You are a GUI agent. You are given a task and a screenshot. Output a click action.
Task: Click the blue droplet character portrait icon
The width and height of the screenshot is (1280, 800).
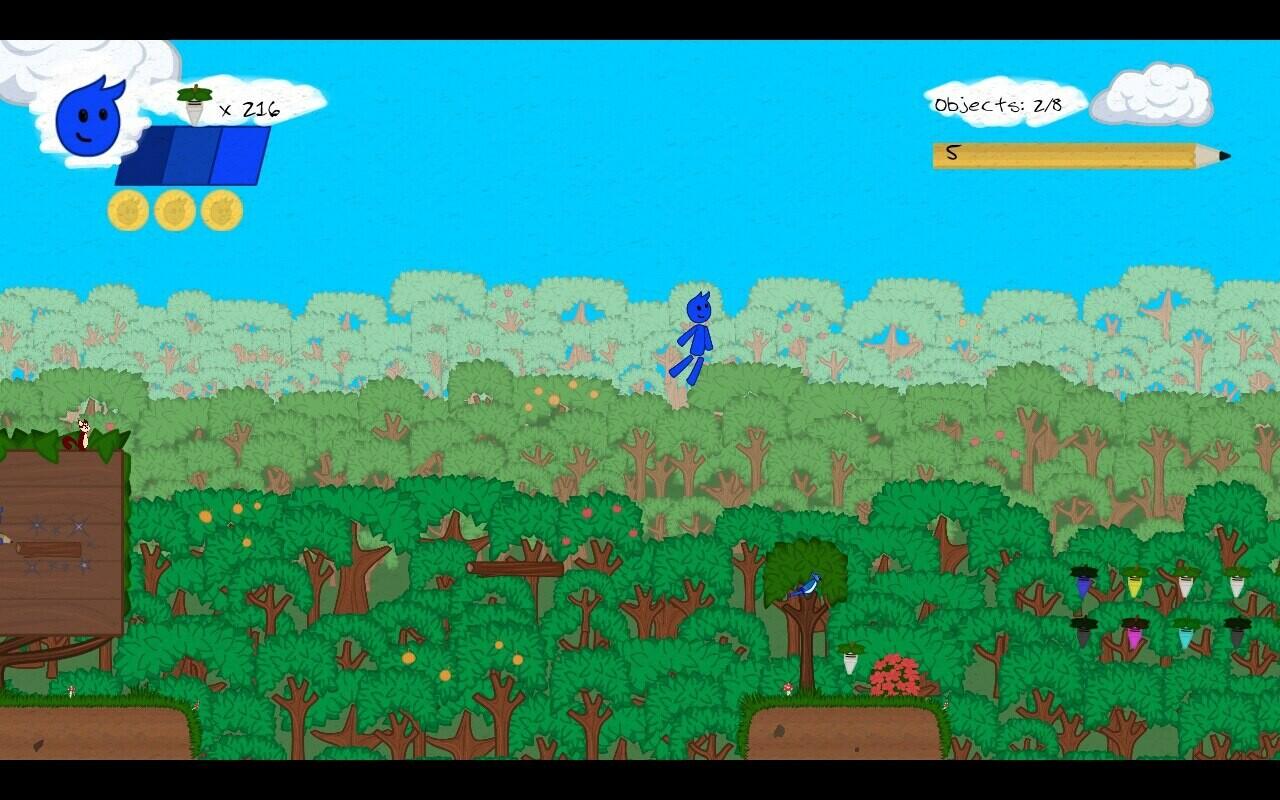(88, 120)
